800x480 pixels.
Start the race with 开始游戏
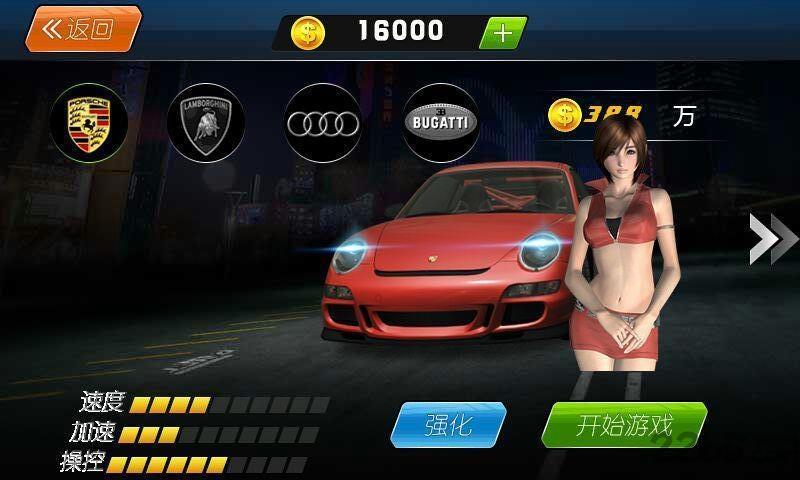pos(623,425)
